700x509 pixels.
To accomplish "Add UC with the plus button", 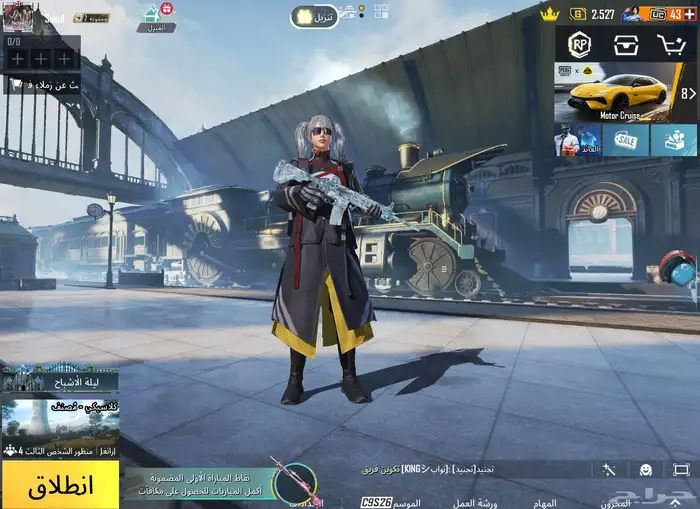I will (689, 14).
